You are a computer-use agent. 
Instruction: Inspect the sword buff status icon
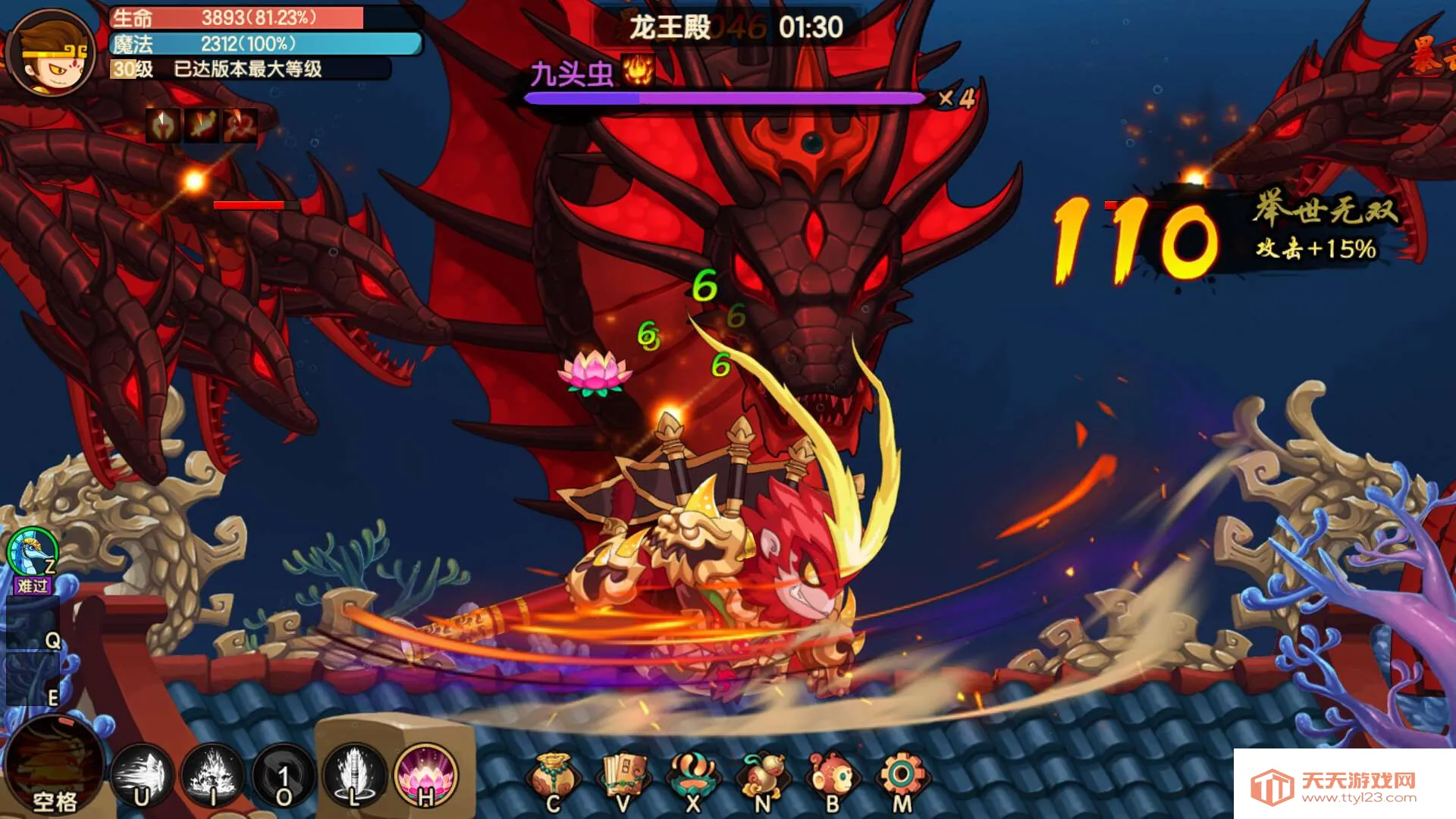tap(202, 125)
